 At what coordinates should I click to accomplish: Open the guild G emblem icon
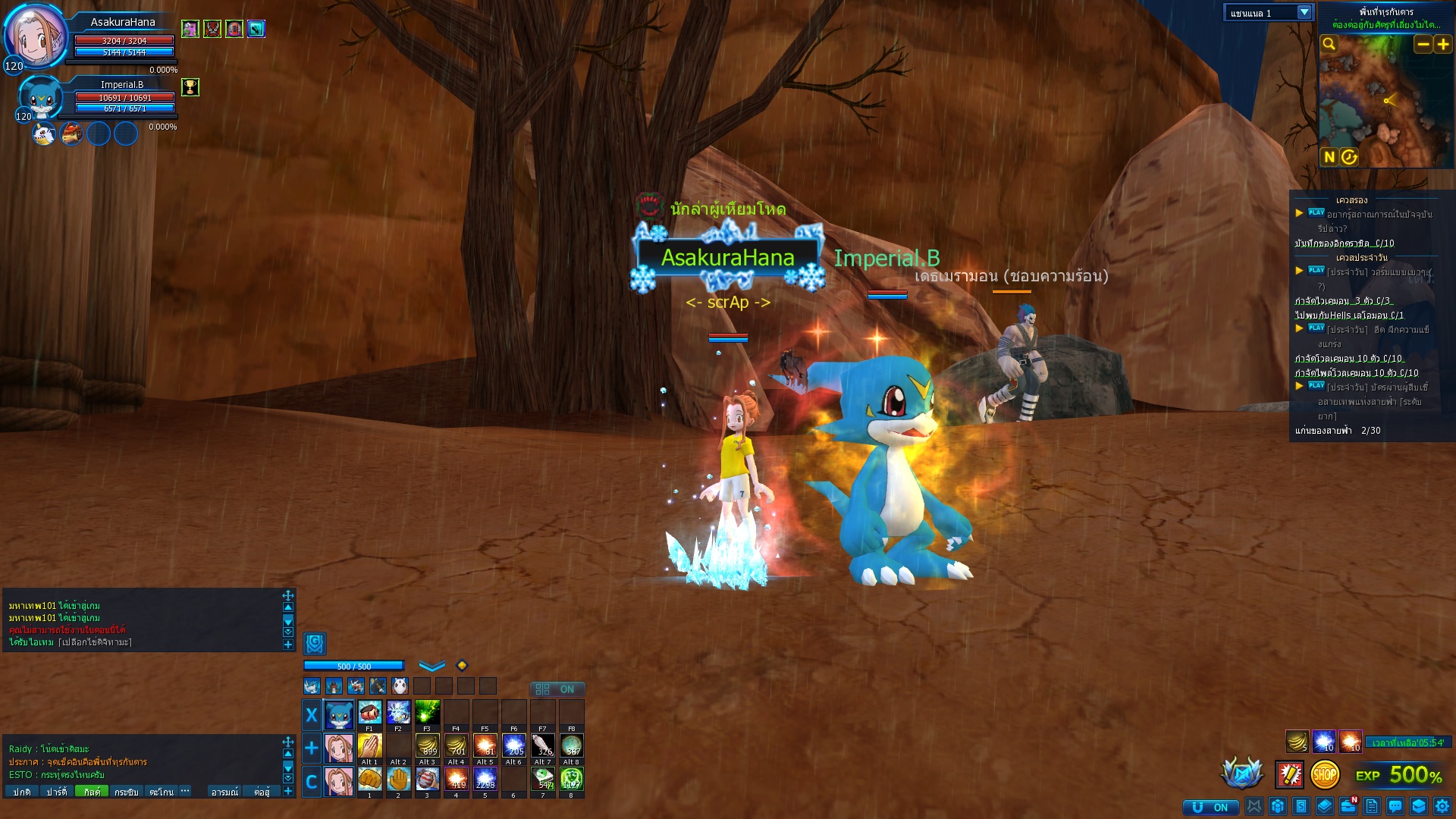(315, 644)
